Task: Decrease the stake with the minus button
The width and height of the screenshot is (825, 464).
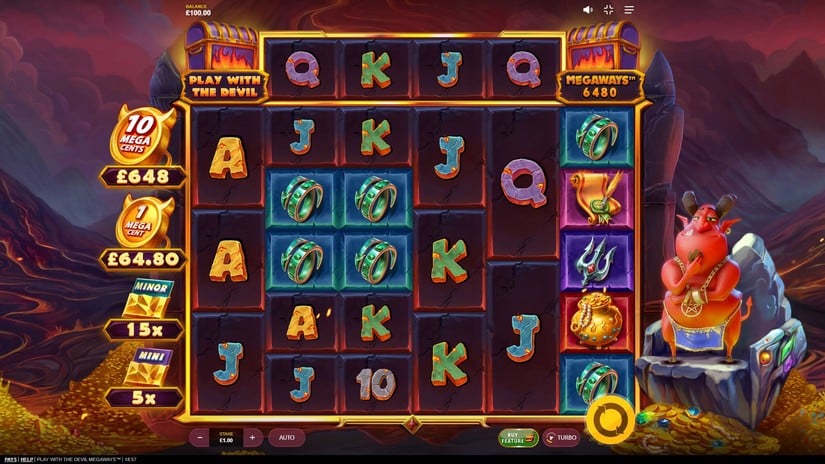Action: pyautogui.click(x=201, y=437)
